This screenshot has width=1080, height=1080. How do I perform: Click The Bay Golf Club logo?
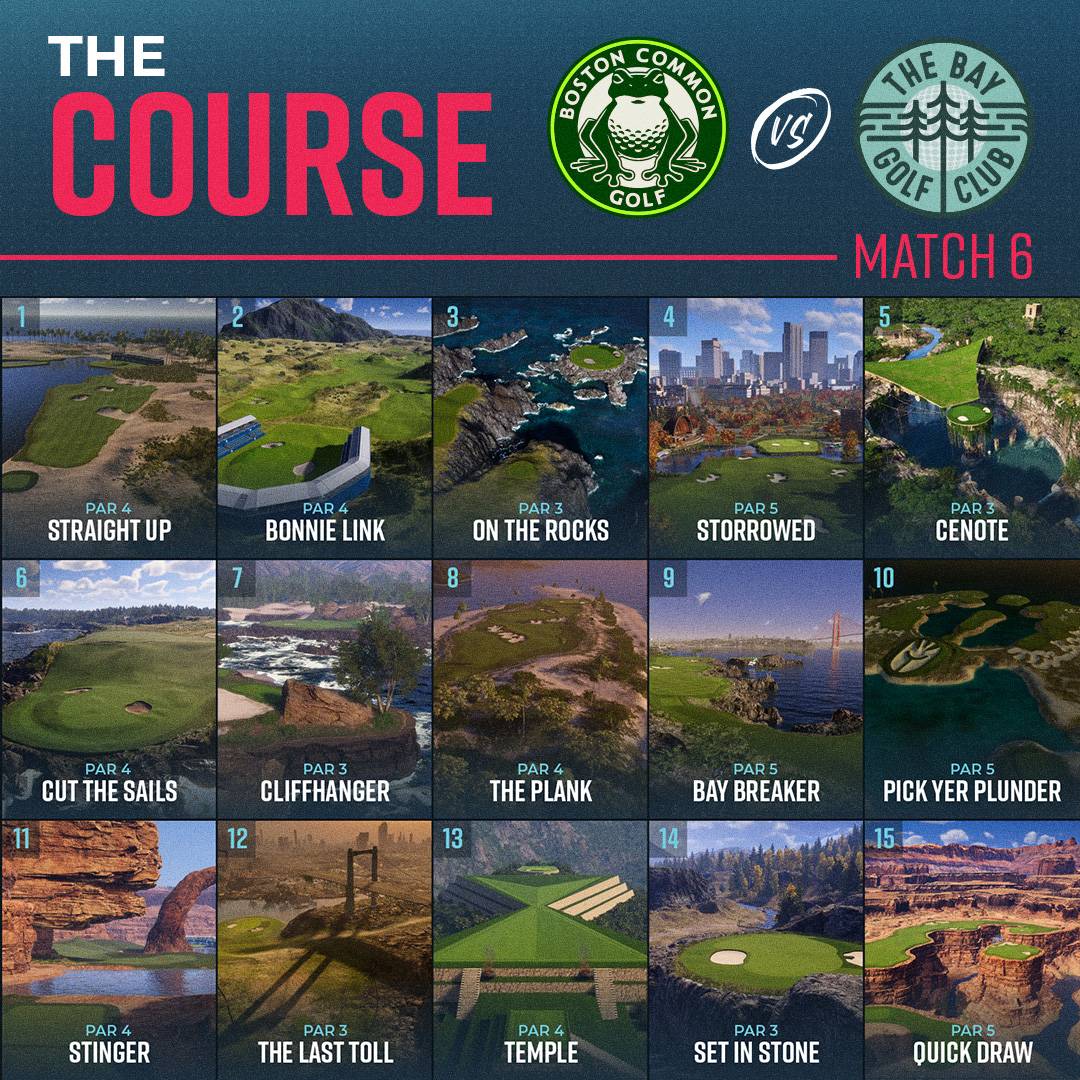pyautogui.click(x=943, y=128)
